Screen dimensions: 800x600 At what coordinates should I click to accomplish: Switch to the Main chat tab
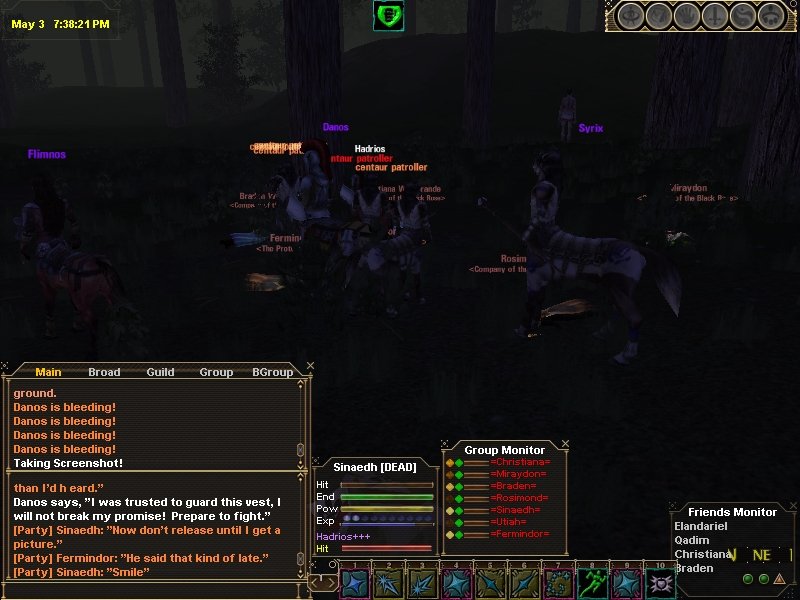(48, 372)
